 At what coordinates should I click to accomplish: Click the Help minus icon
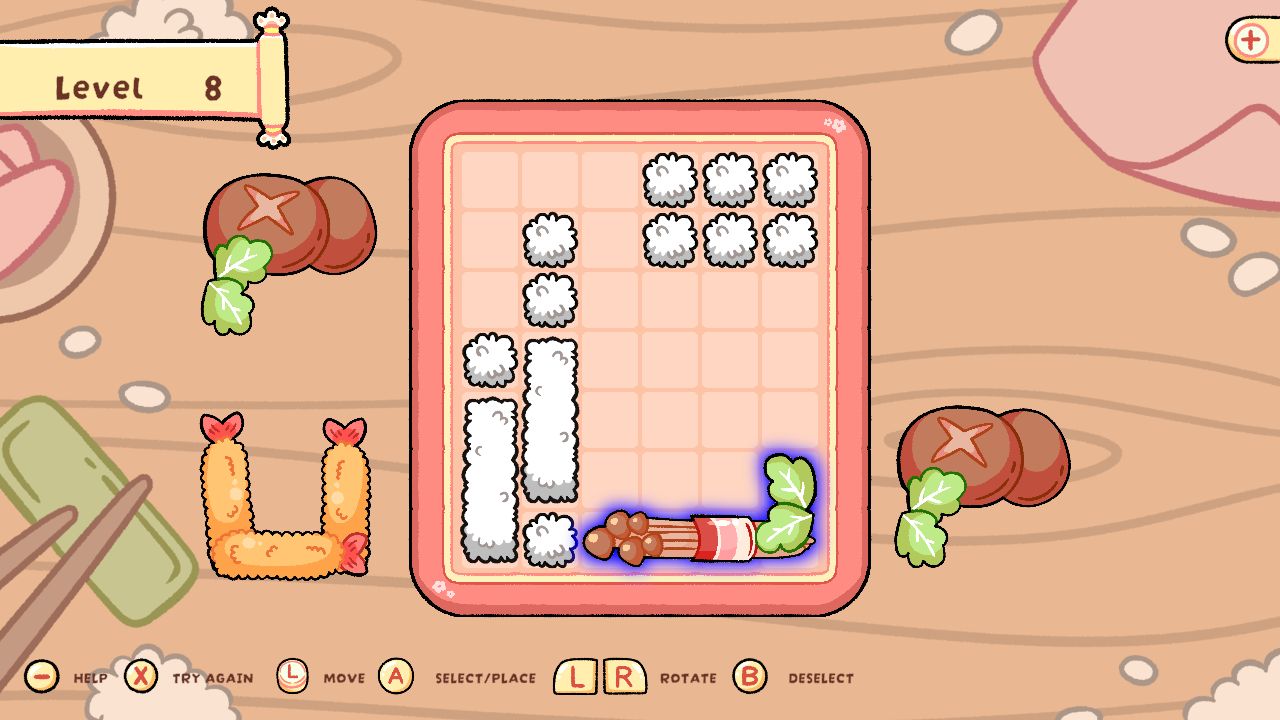(40, 677)
